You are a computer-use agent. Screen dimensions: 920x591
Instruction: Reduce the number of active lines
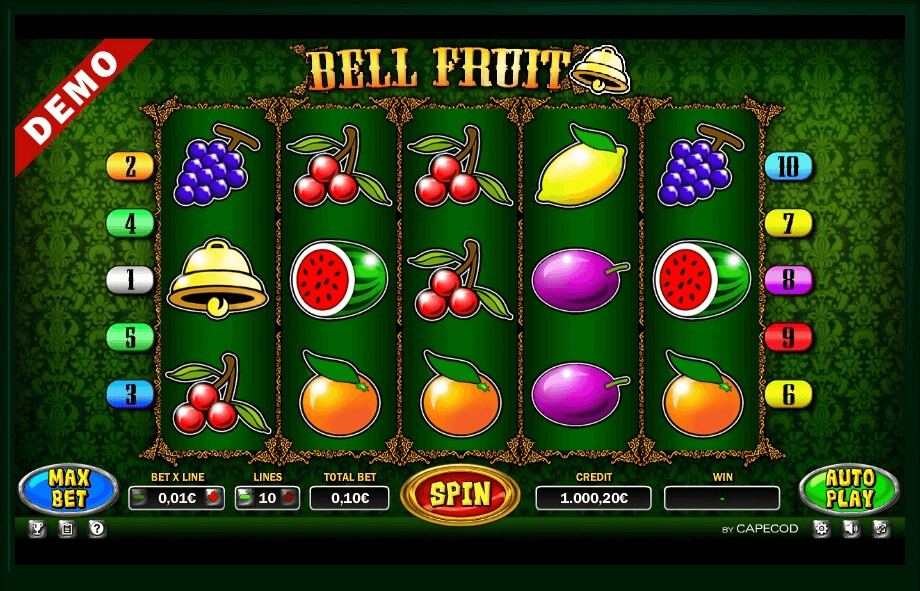pos(245,497)
